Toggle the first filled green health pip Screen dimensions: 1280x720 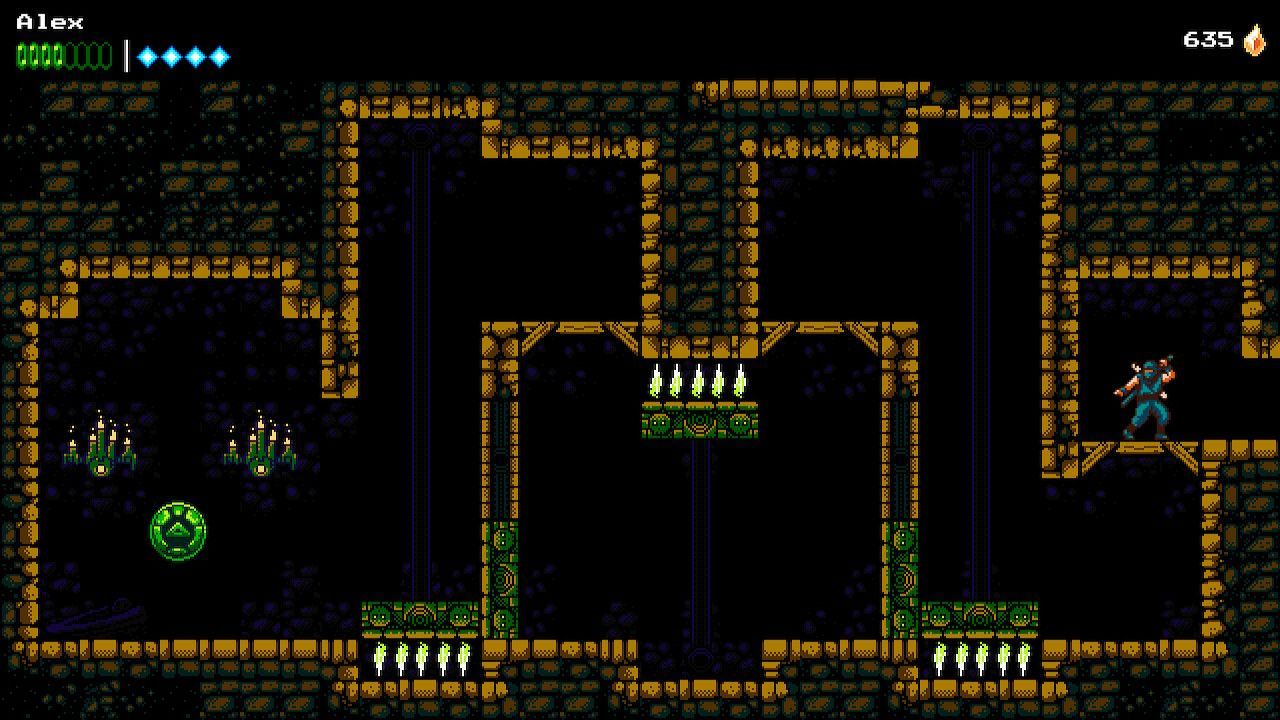[x=20, y=55]
